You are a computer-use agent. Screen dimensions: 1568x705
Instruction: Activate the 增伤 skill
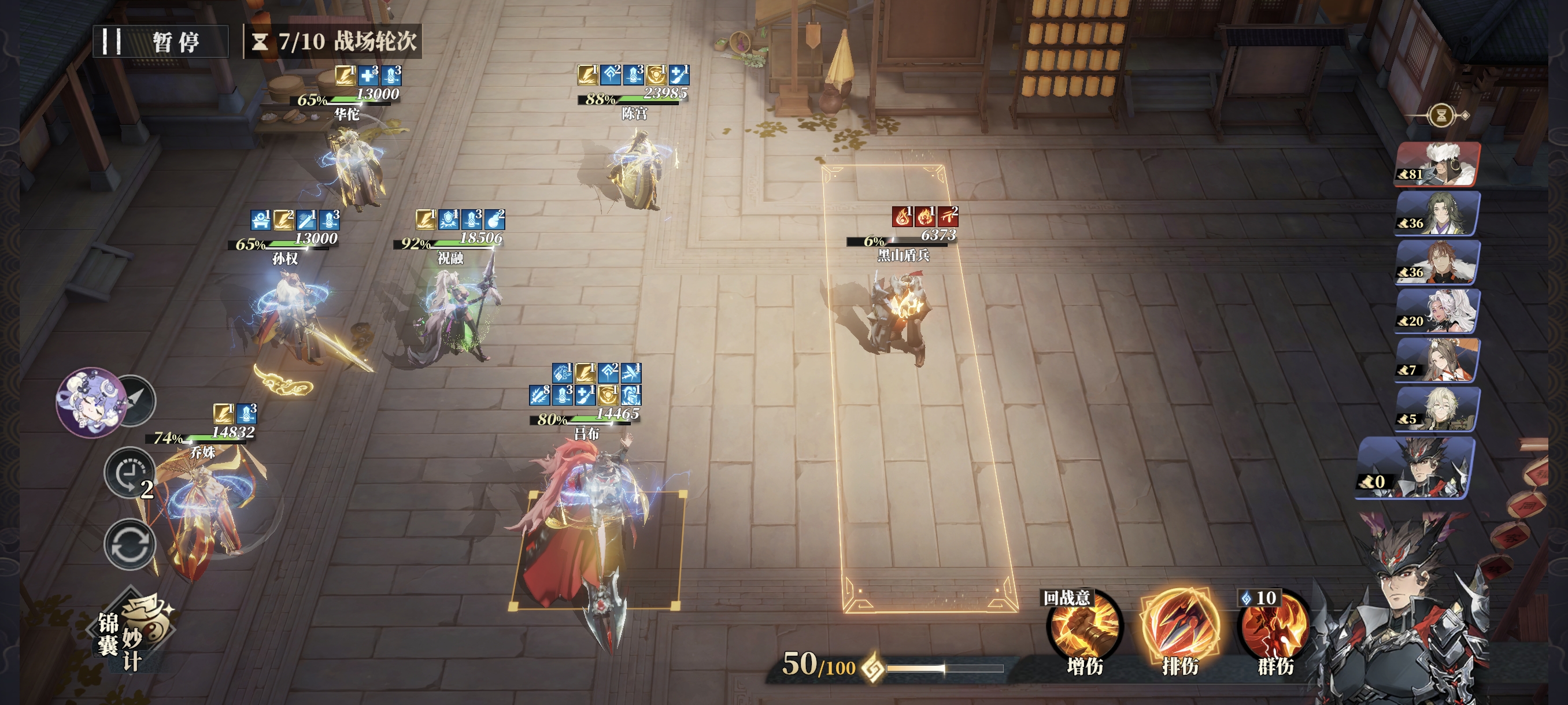click(1084, 629)
